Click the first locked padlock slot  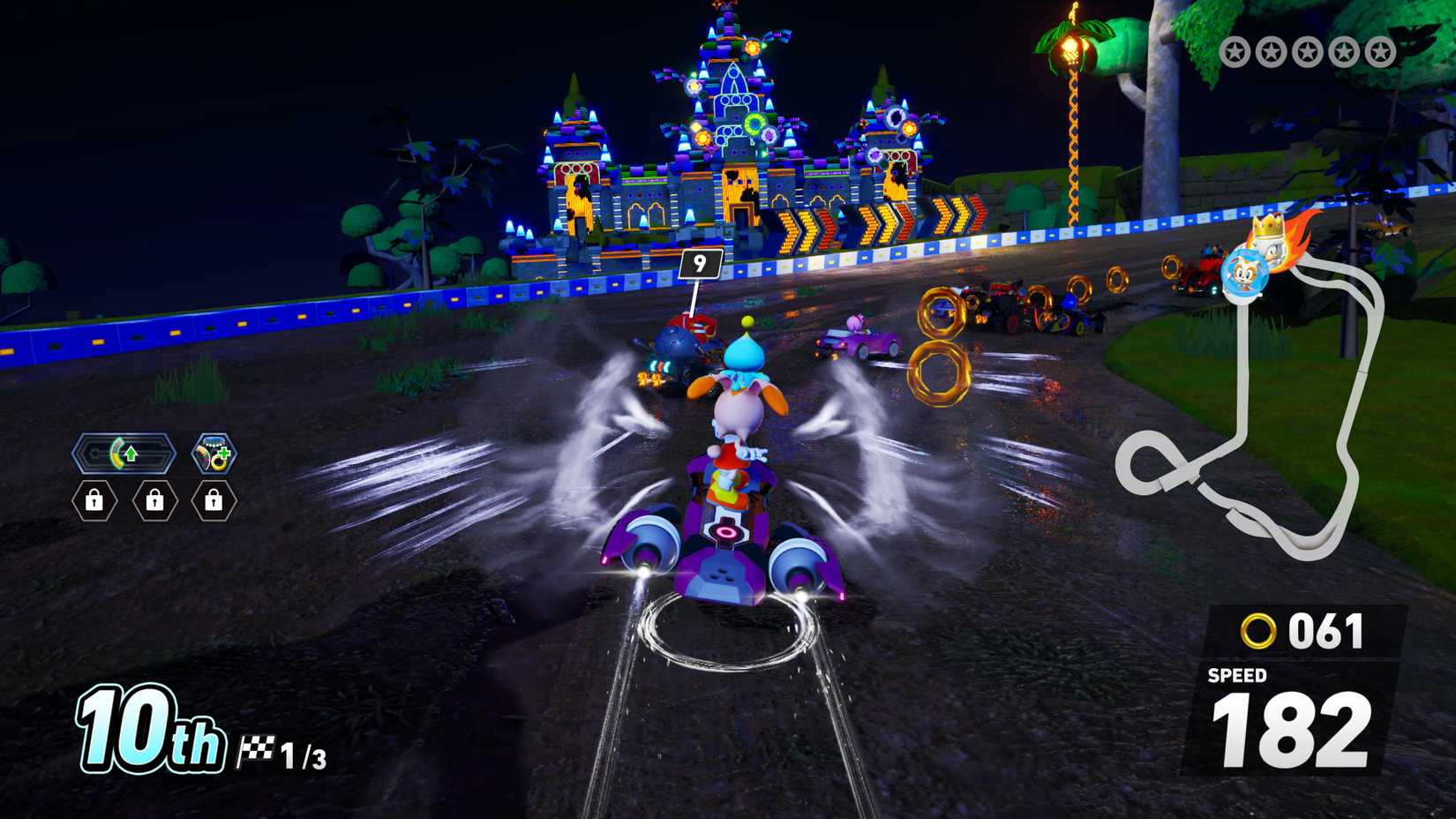94,500
